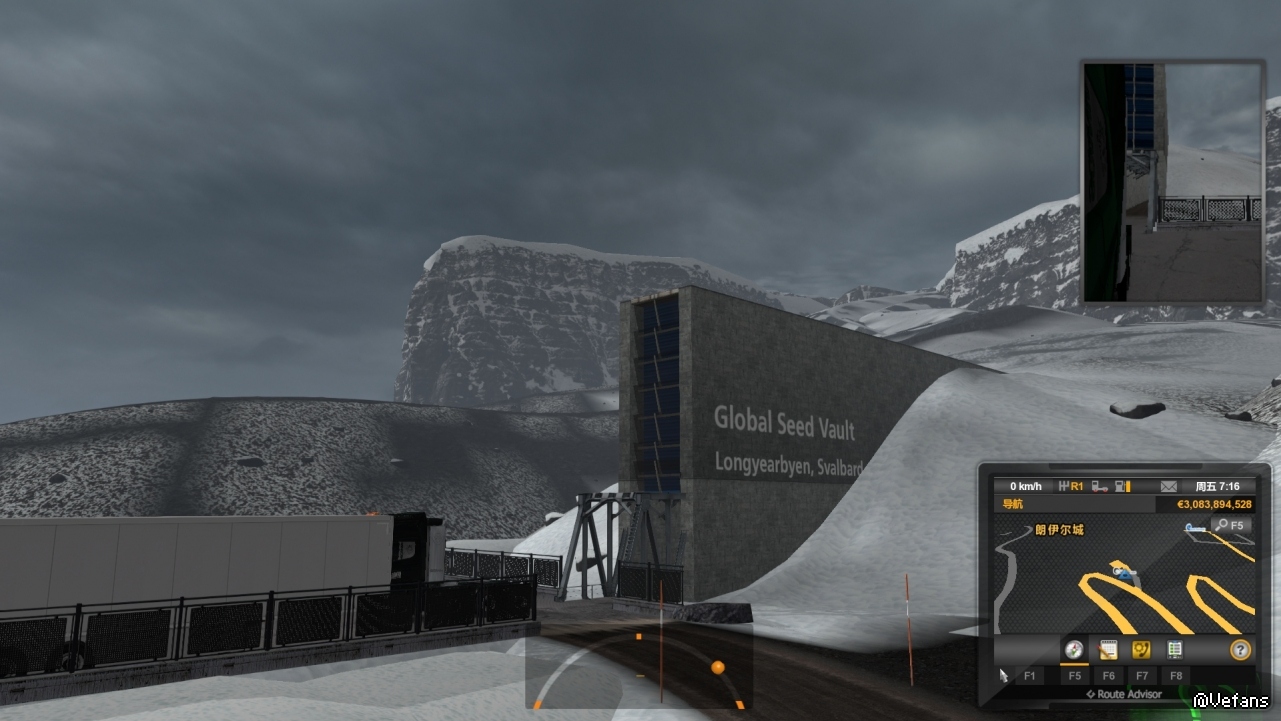Screen dimensions: 1281x721
Task: Open the question mark help button
Action: pyautogui.click(x=1240, y=650)
